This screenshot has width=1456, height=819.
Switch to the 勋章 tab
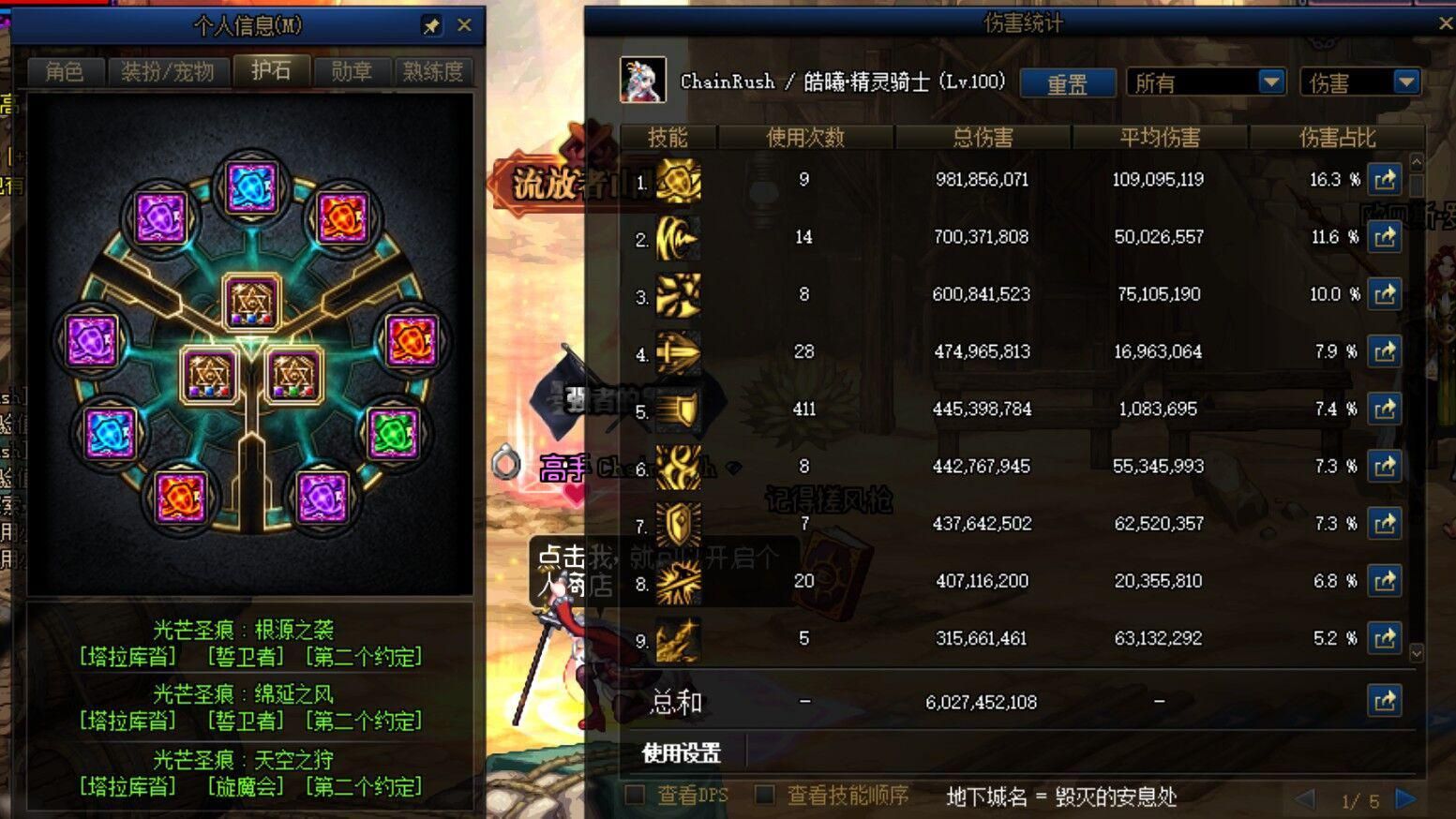coord(352,70)
